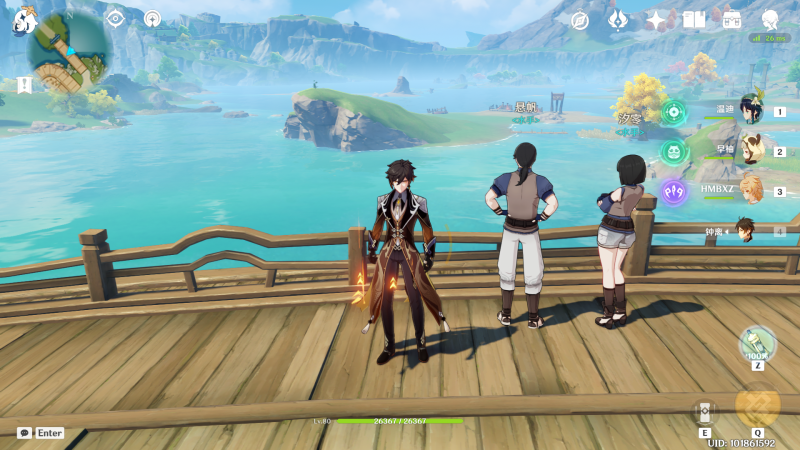
Task: Open the Paimon menu
Action: pos(23,21)
